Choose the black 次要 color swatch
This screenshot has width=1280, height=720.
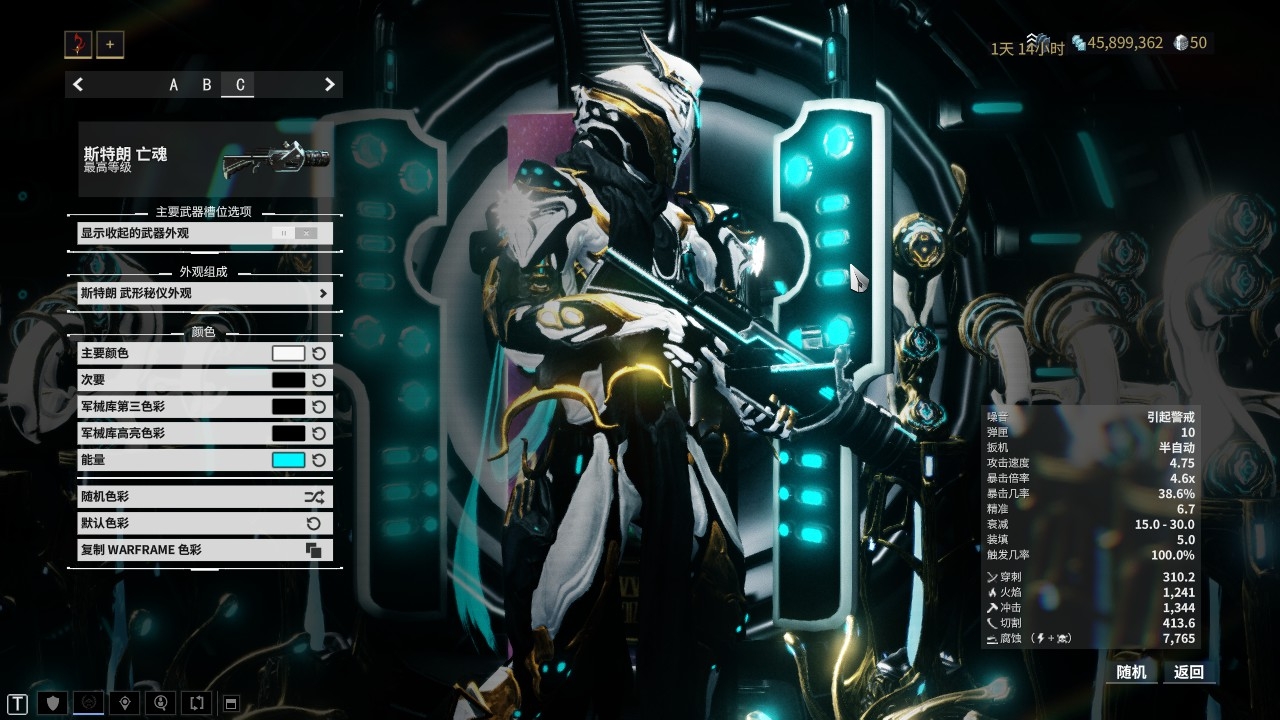[288, 380]
